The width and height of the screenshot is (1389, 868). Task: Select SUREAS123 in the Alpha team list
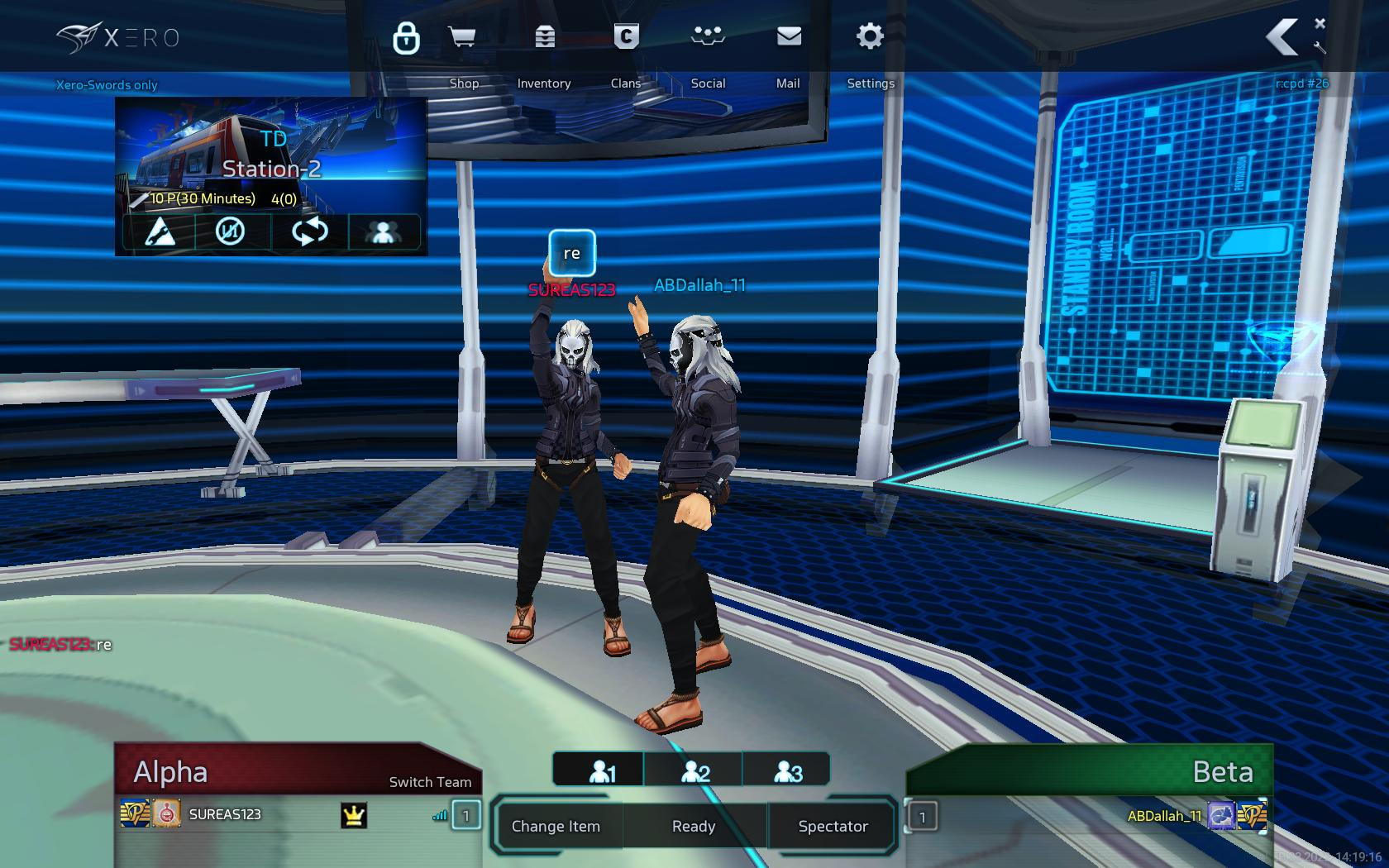pyautogui.click(x=225, y=815)
